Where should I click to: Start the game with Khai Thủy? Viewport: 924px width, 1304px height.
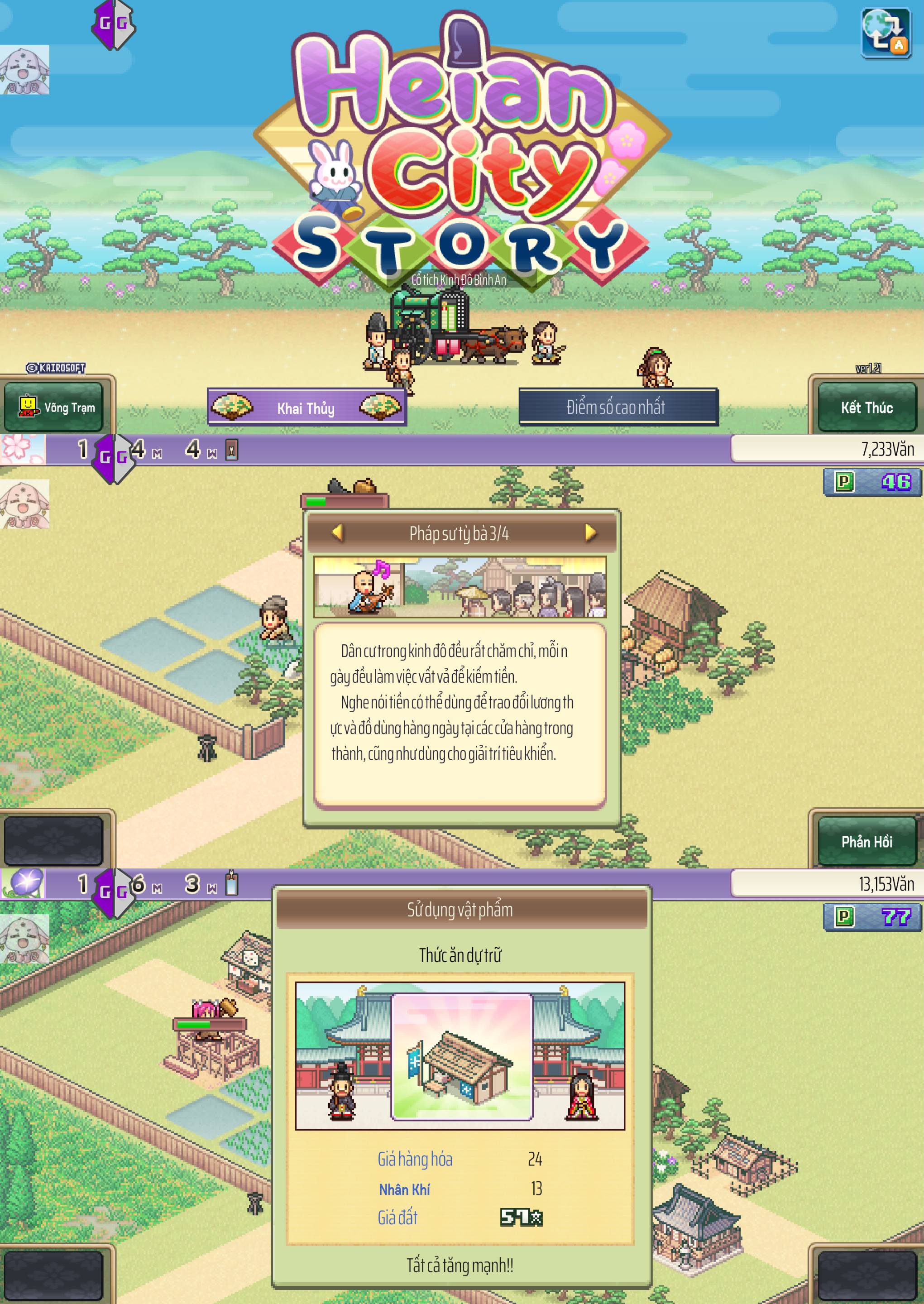coord(306,407)
